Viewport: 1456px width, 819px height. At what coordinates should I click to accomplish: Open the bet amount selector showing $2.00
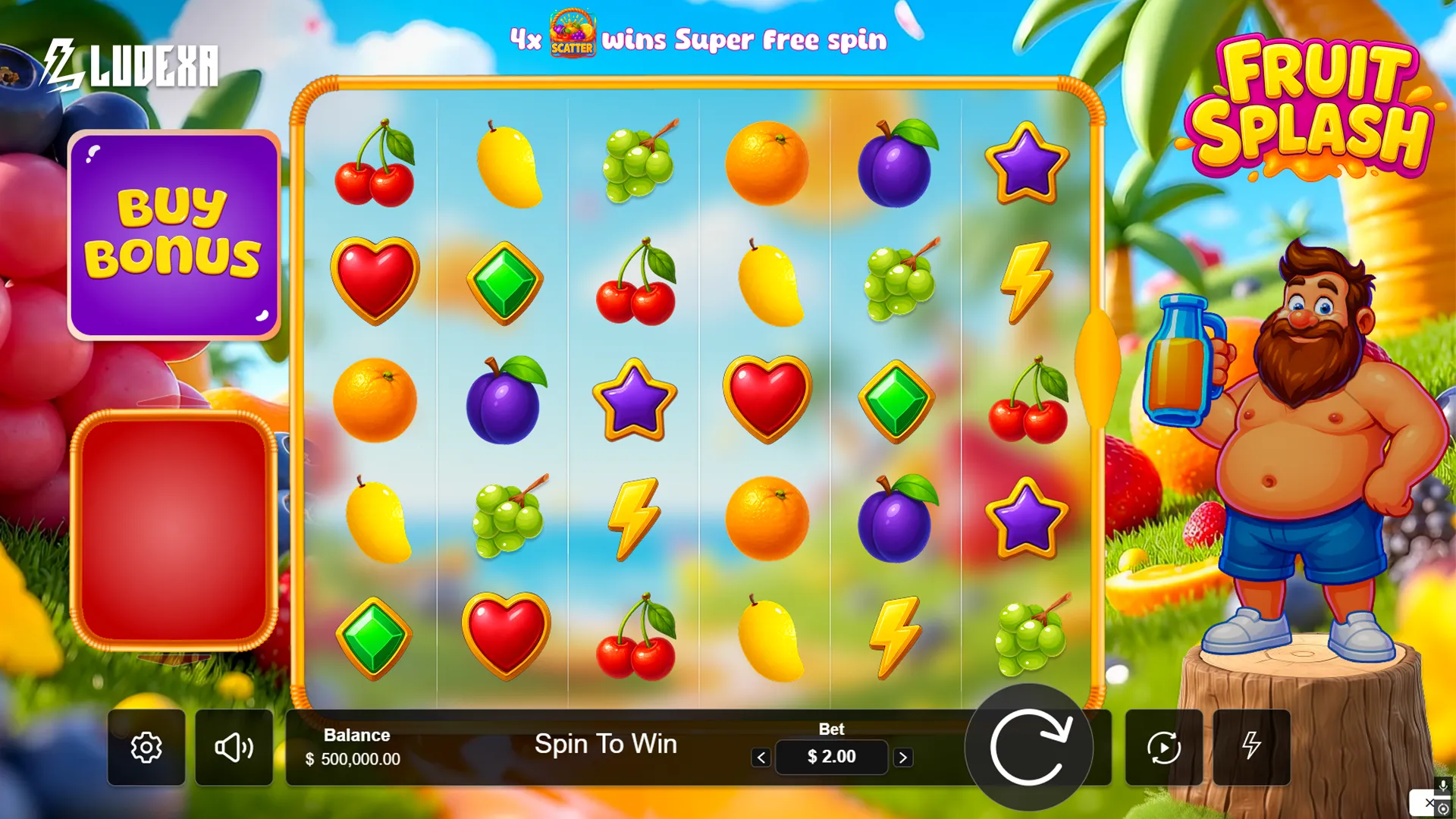point(831,756)
